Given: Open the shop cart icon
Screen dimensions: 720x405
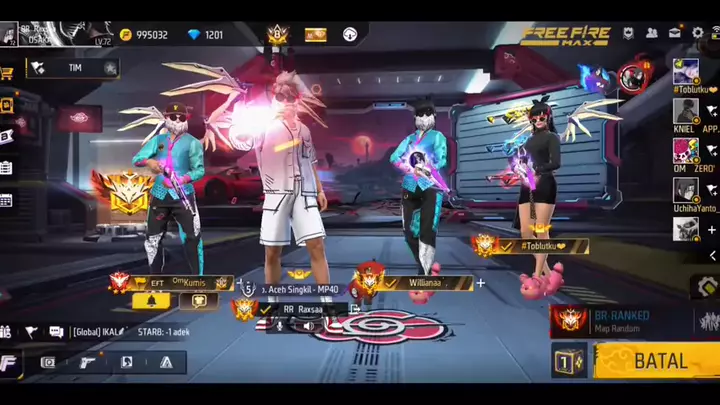Looking at the screenshot, I should [x=7, y=73].
